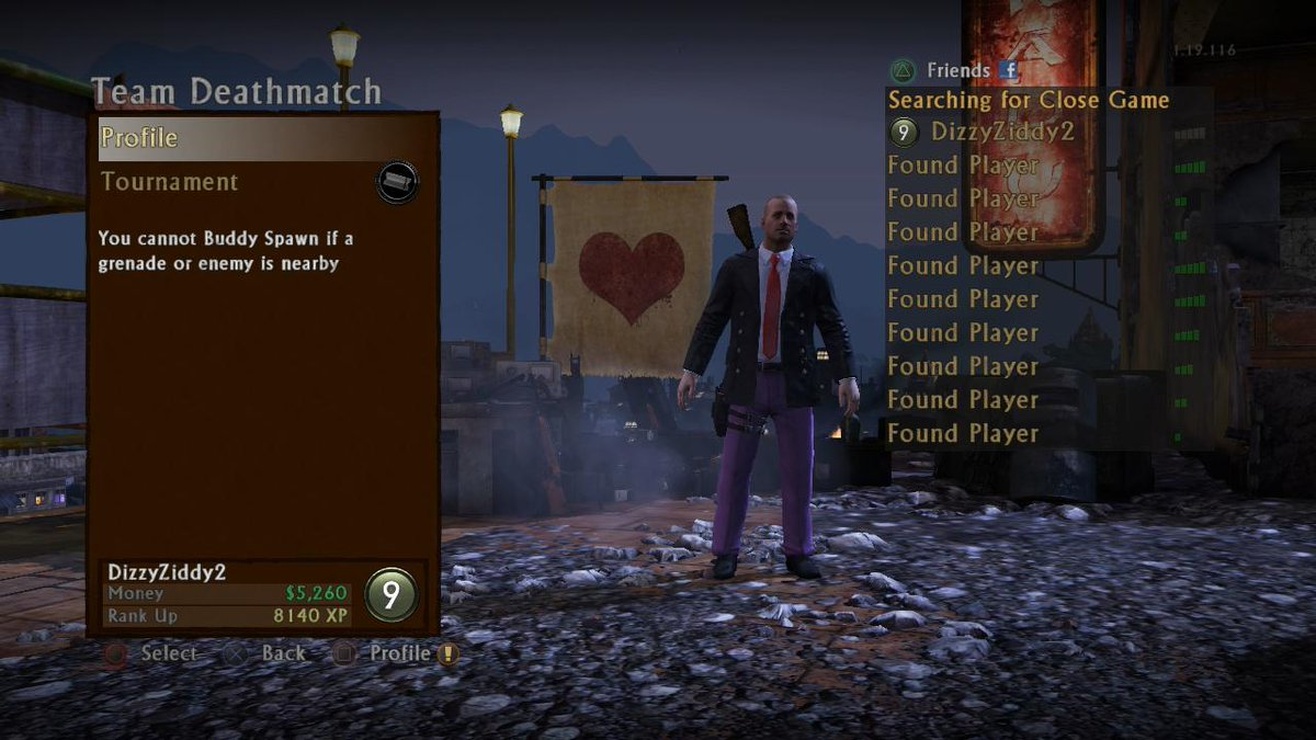Open the Facebook friends icon
This screenshot has height=740, width=1316.
pos(1009,70)
